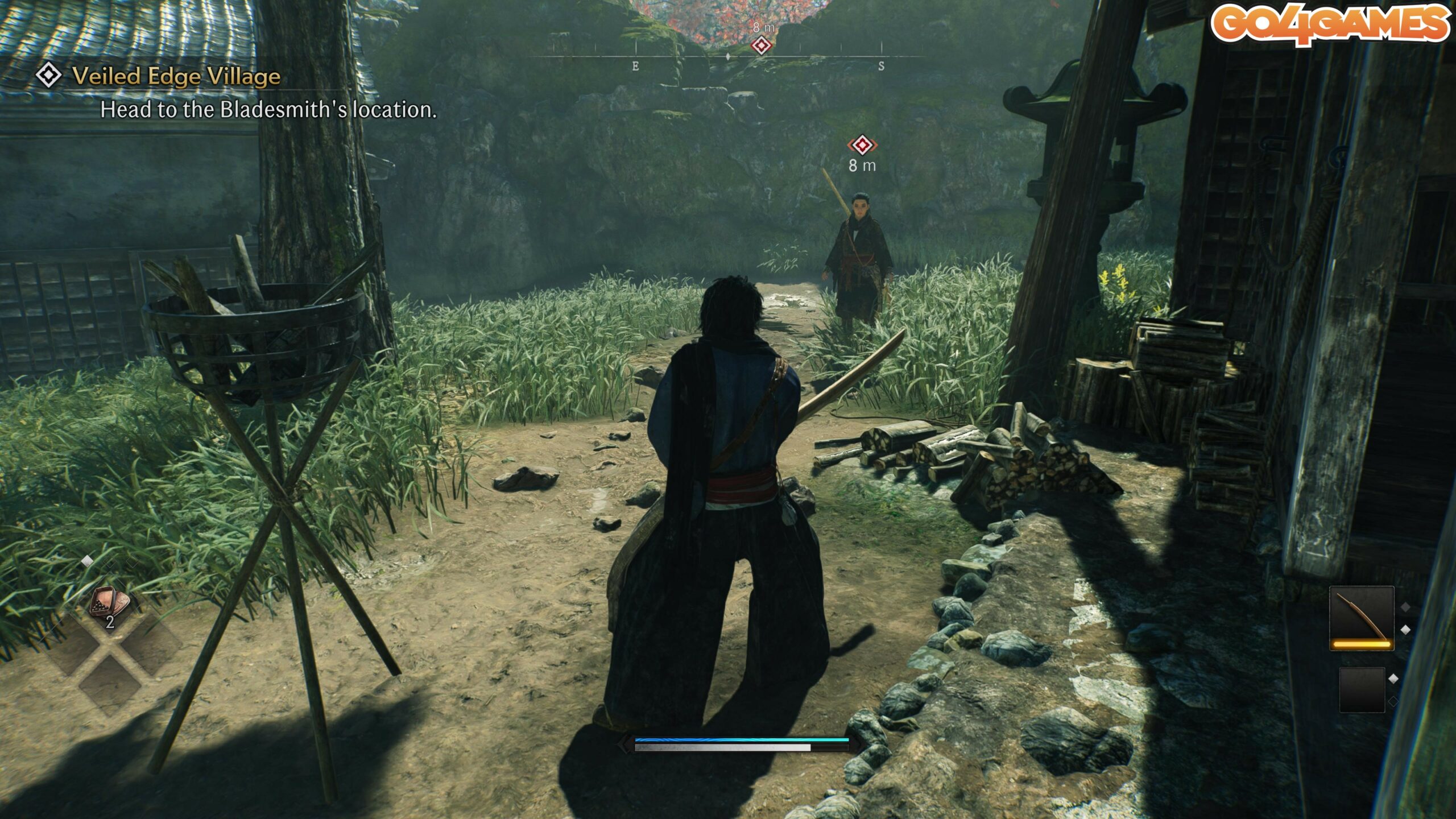This screenshot has width=1456, height=819.
Task: Choose the empty slot below the wooden sword
Action: click(x=1362, y=689)
